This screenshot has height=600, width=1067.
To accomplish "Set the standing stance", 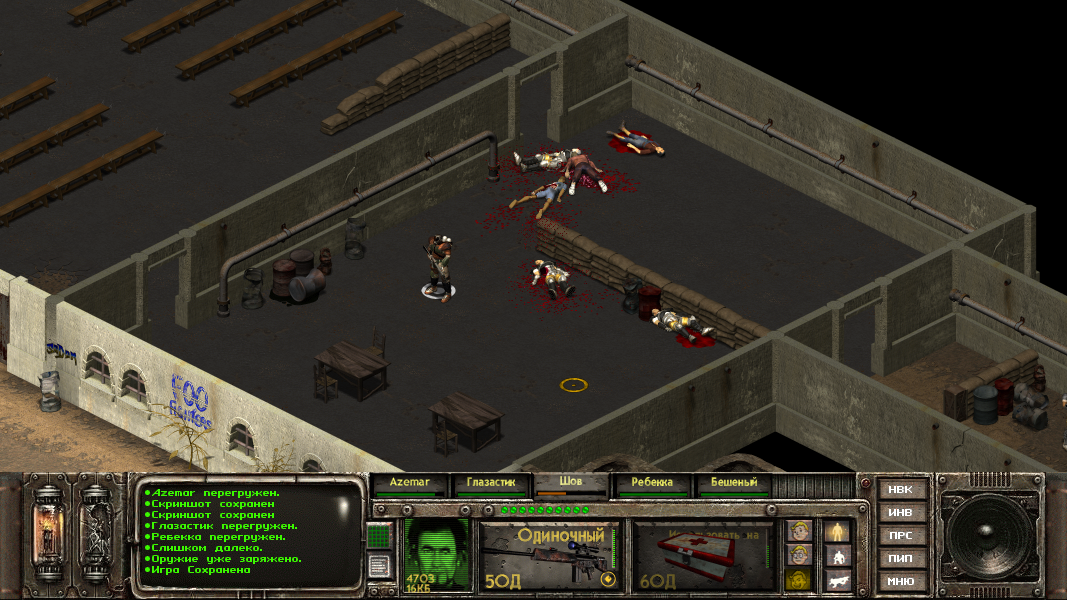I will (x=837, y=531).
